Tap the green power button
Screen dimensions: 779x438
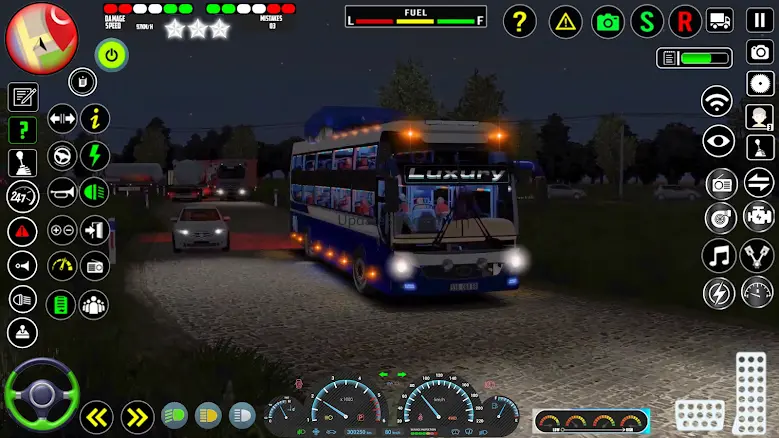pyautogui.click(x=111, y=54)
